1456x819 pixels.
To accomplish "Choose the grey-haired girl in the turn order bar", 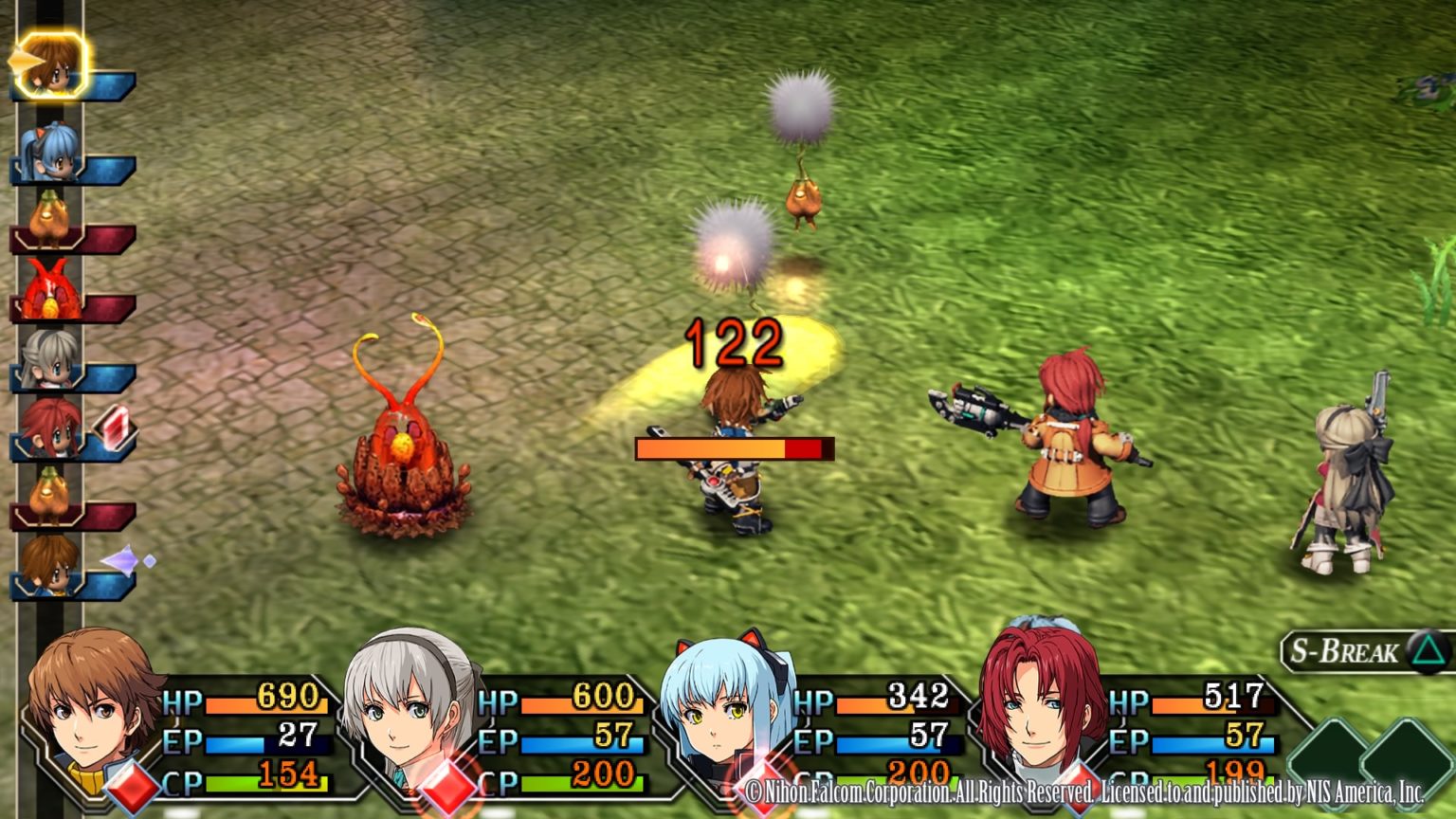I will (49, 359).
